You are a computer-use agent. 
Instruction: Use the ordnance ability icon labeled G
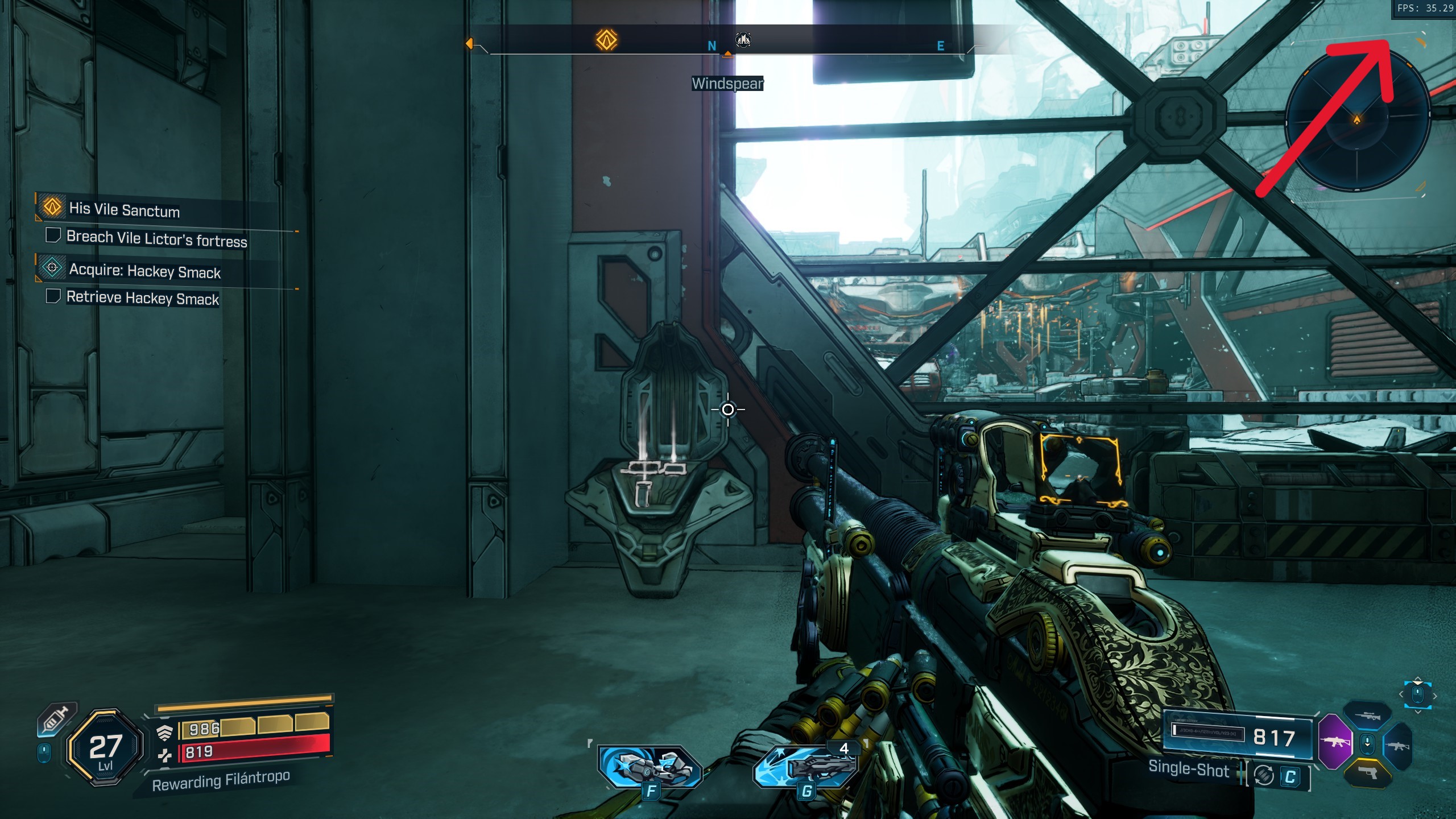point(806,768)
